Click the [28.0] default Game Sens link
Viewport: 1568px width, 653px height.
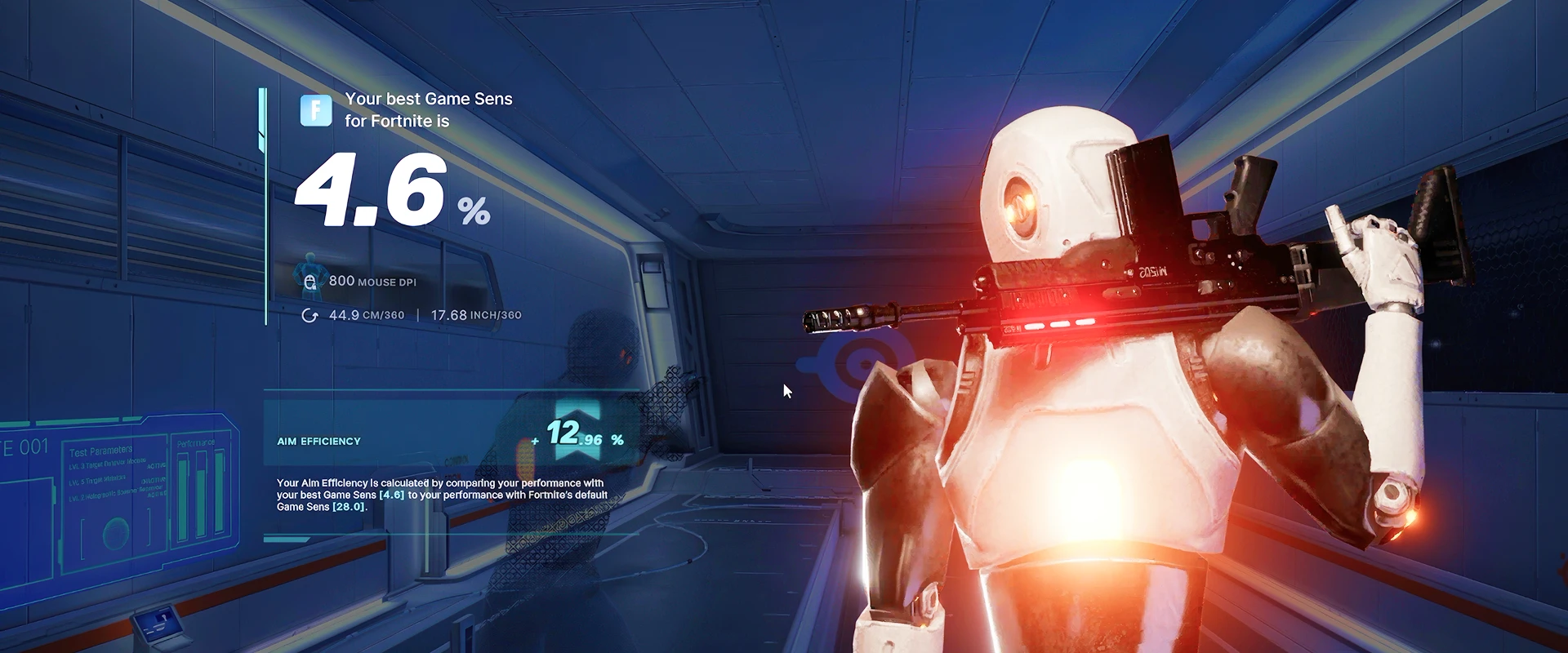click(x=348, y=507)
